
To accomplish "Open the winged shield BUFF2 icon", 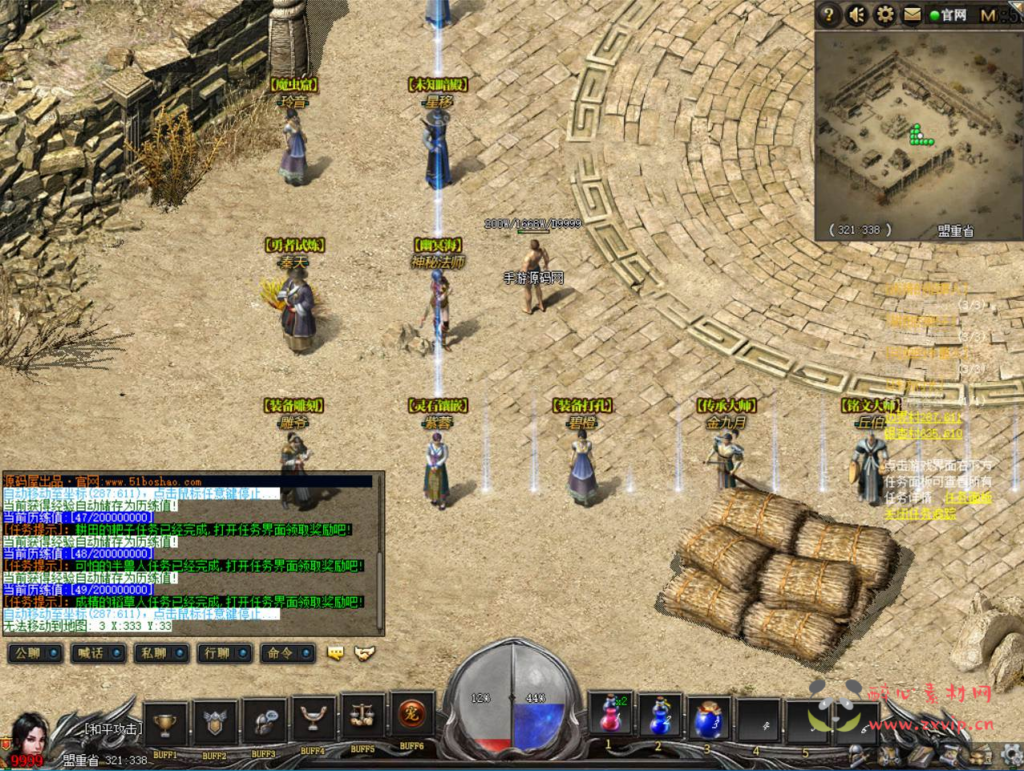I will click(x=215, y=721).
